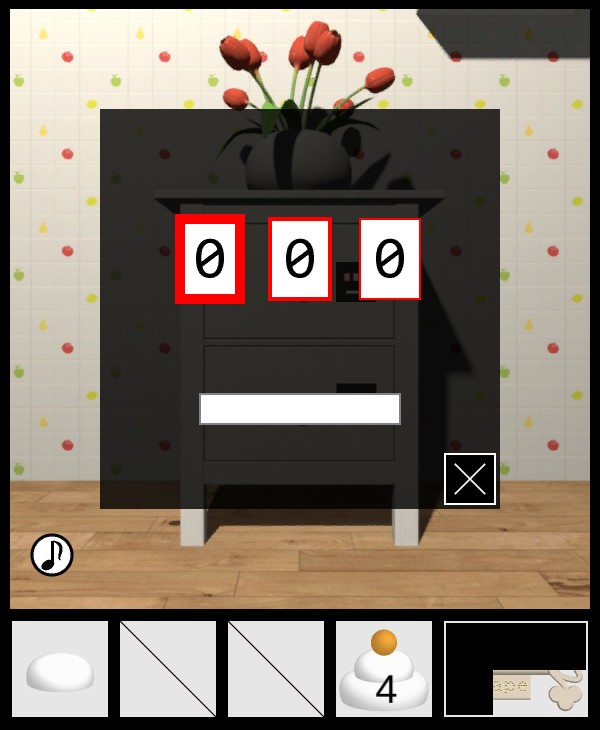Toggle the music note sound button
600x730 pixels.
click(x=52, y=555)
